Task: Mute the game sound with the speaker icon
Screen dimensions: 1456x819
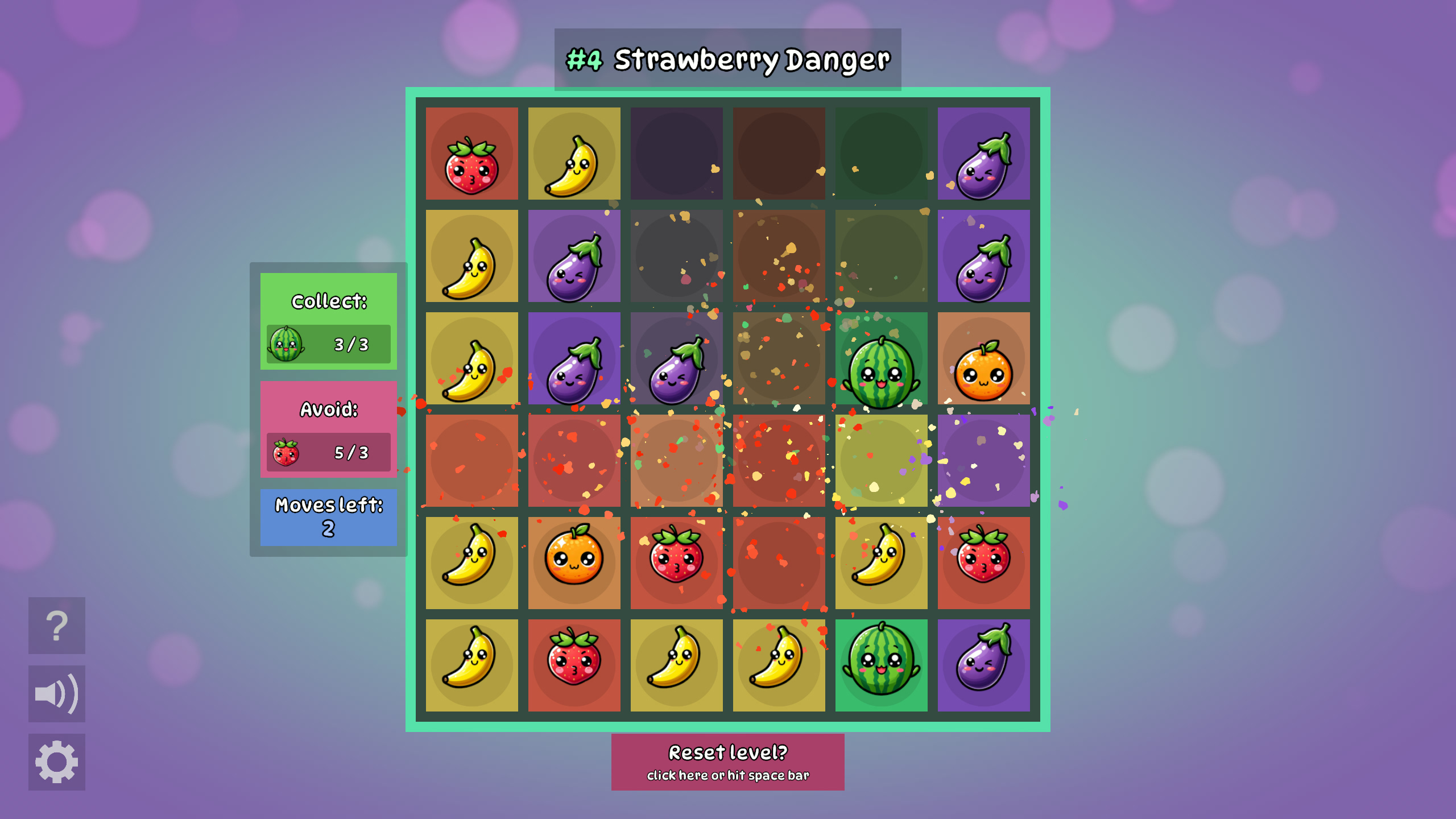Action: pos(56,692)
